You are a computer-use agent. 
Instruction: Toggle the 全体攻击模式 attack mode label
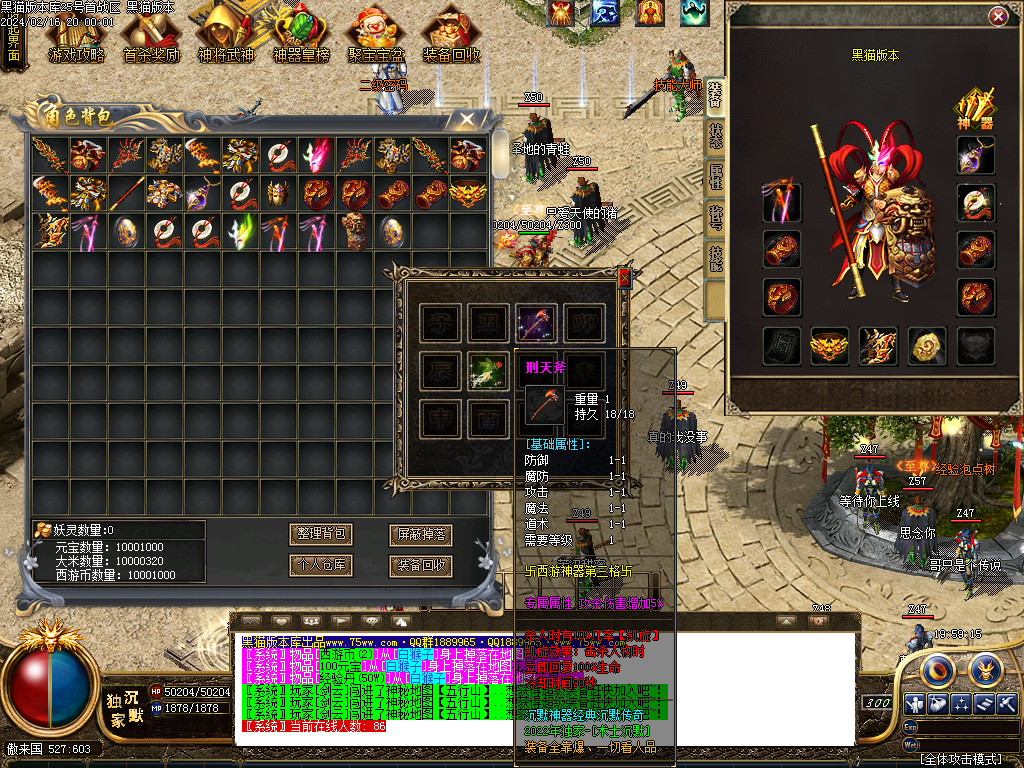coord(960,759)
